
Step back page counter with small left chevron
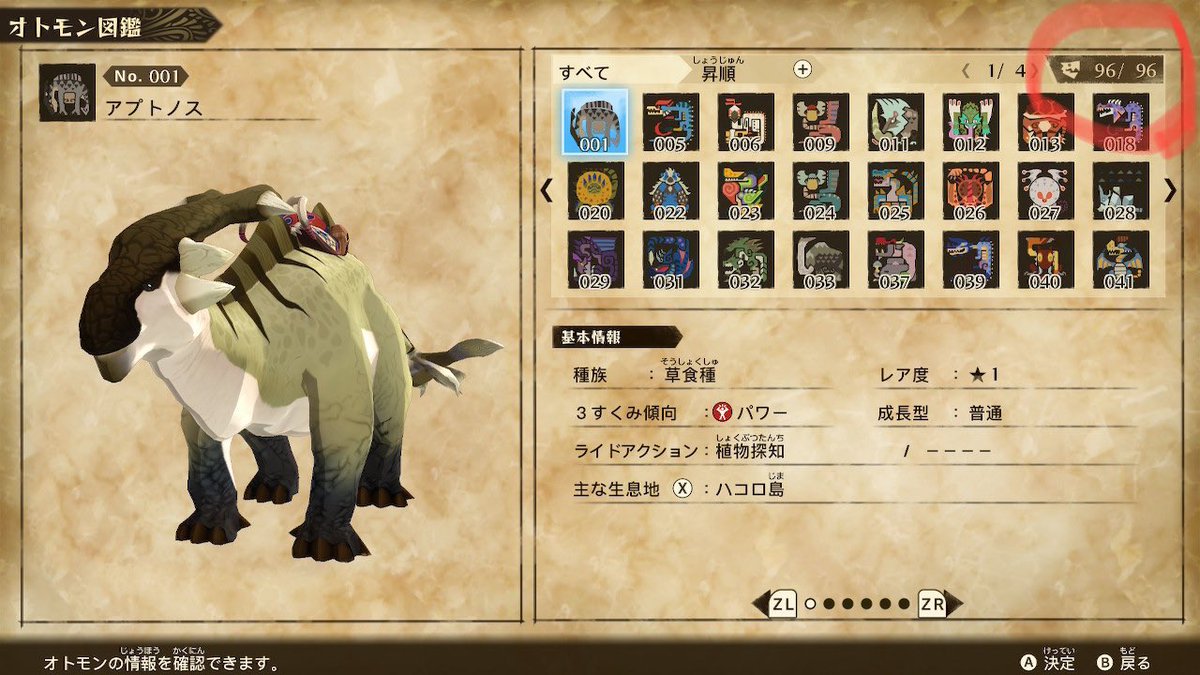(966, 71)
